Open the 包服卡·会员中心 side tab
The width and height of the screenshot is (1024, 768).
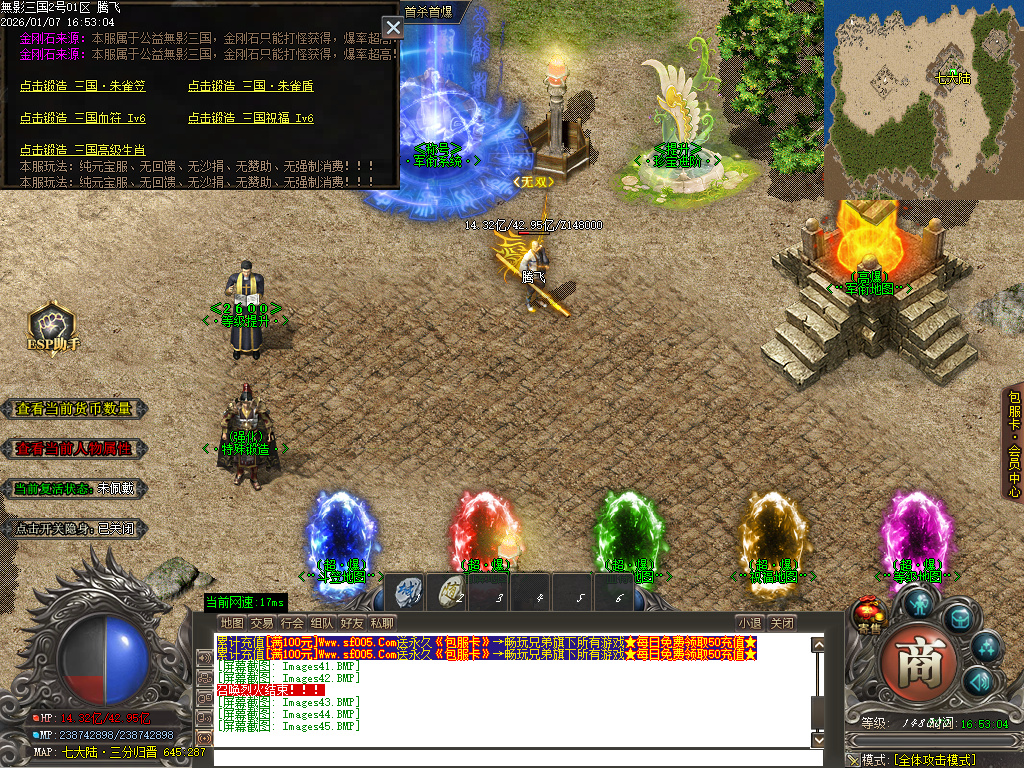[x=1014, y=443]
